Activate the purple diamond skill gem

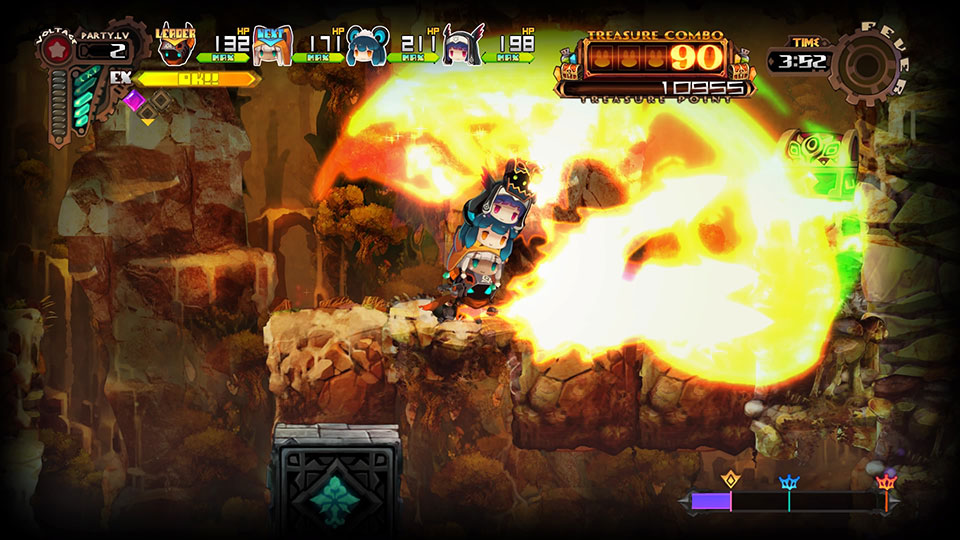pyautogui.click(x=134, y=100)
